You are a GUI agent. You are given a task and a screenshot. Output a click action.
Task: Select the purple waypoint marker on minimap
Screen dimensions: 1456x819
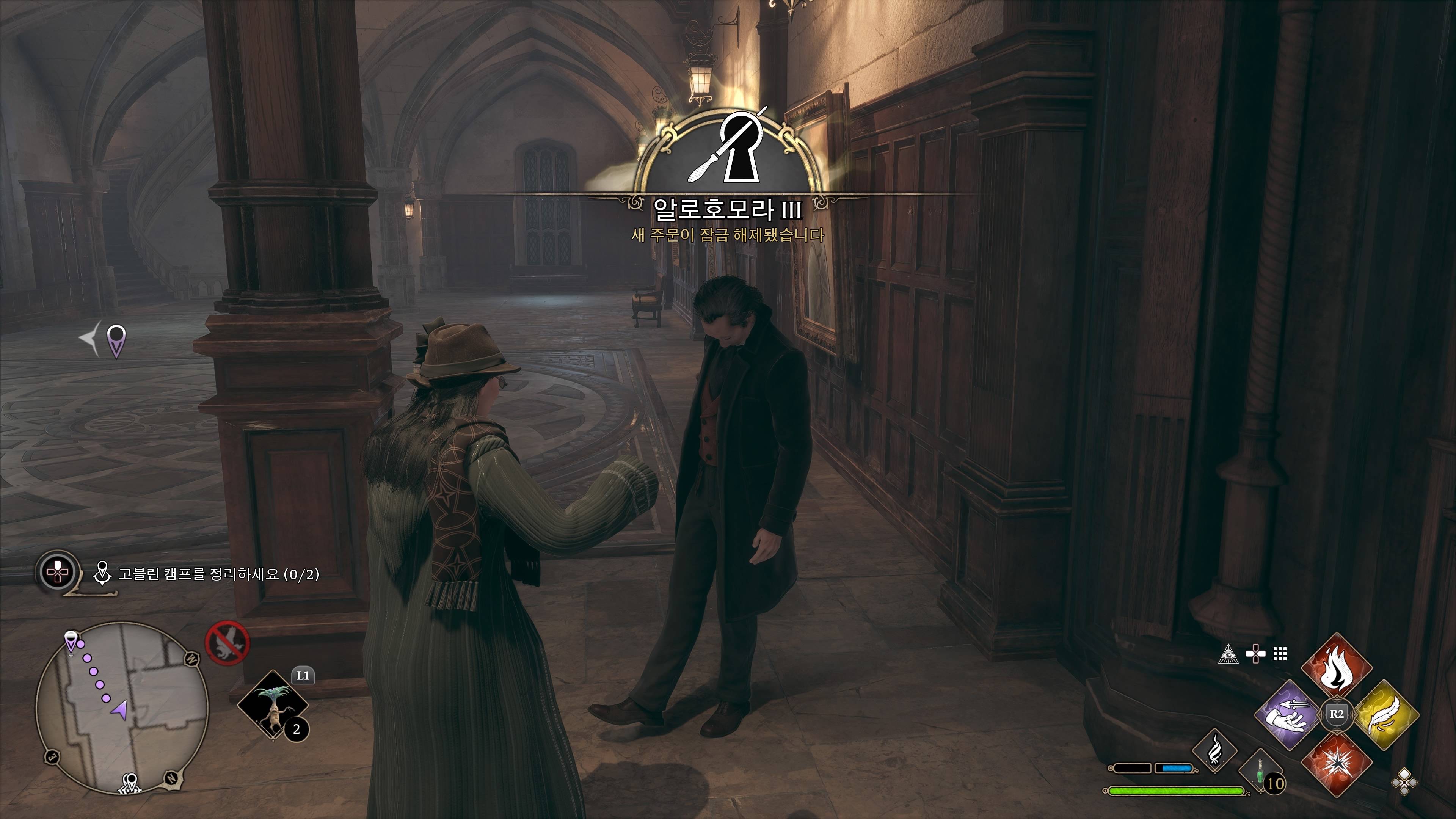[70, 642]
